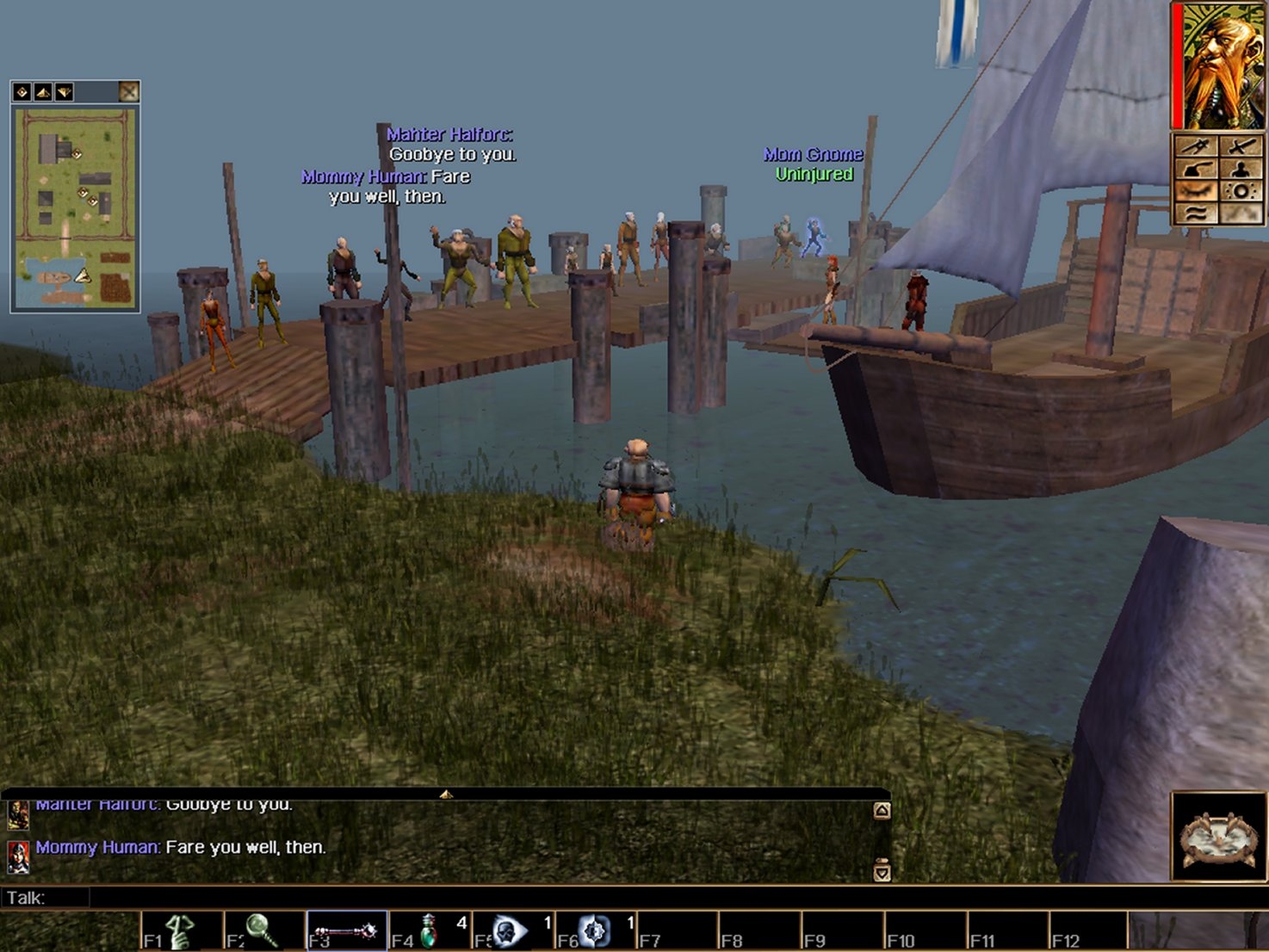Activate the F1 silence-gesture hand slot
1269x952 pixels.
pyautogui.click(x=182, y=931)
